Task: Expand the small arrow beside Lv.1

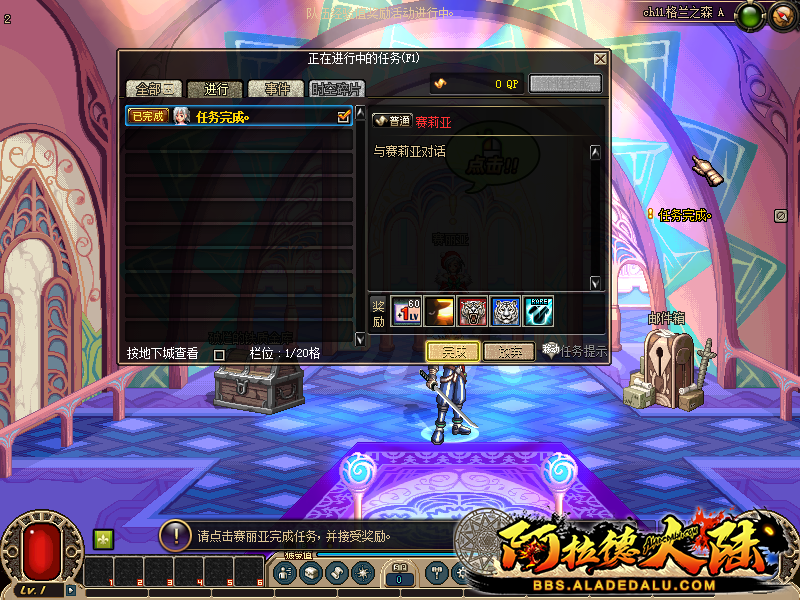Action: pos(70,591)
